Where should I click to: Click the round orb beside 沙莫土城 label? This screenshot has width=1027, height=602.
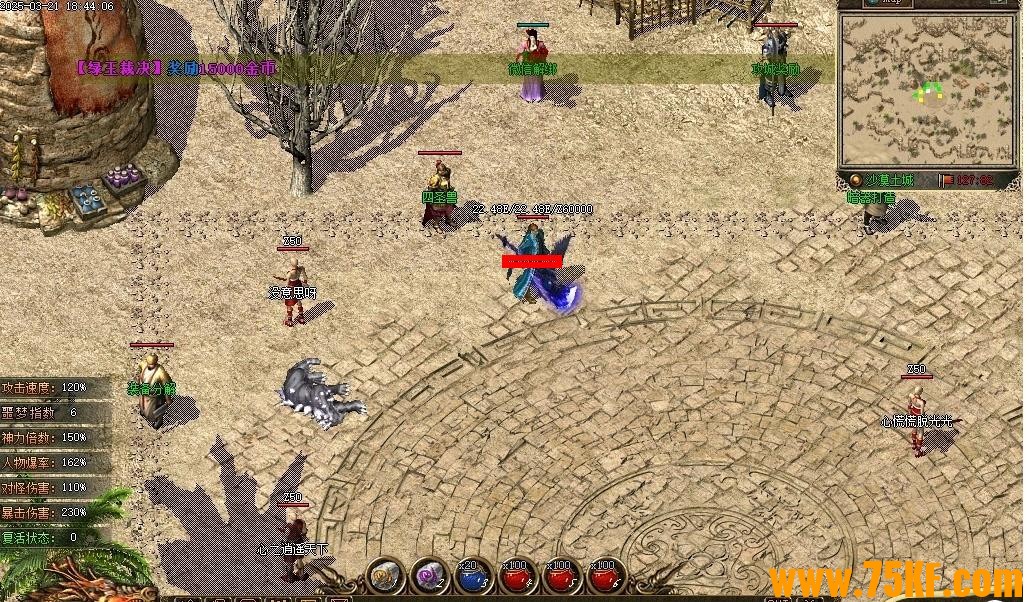click(855, 180)
